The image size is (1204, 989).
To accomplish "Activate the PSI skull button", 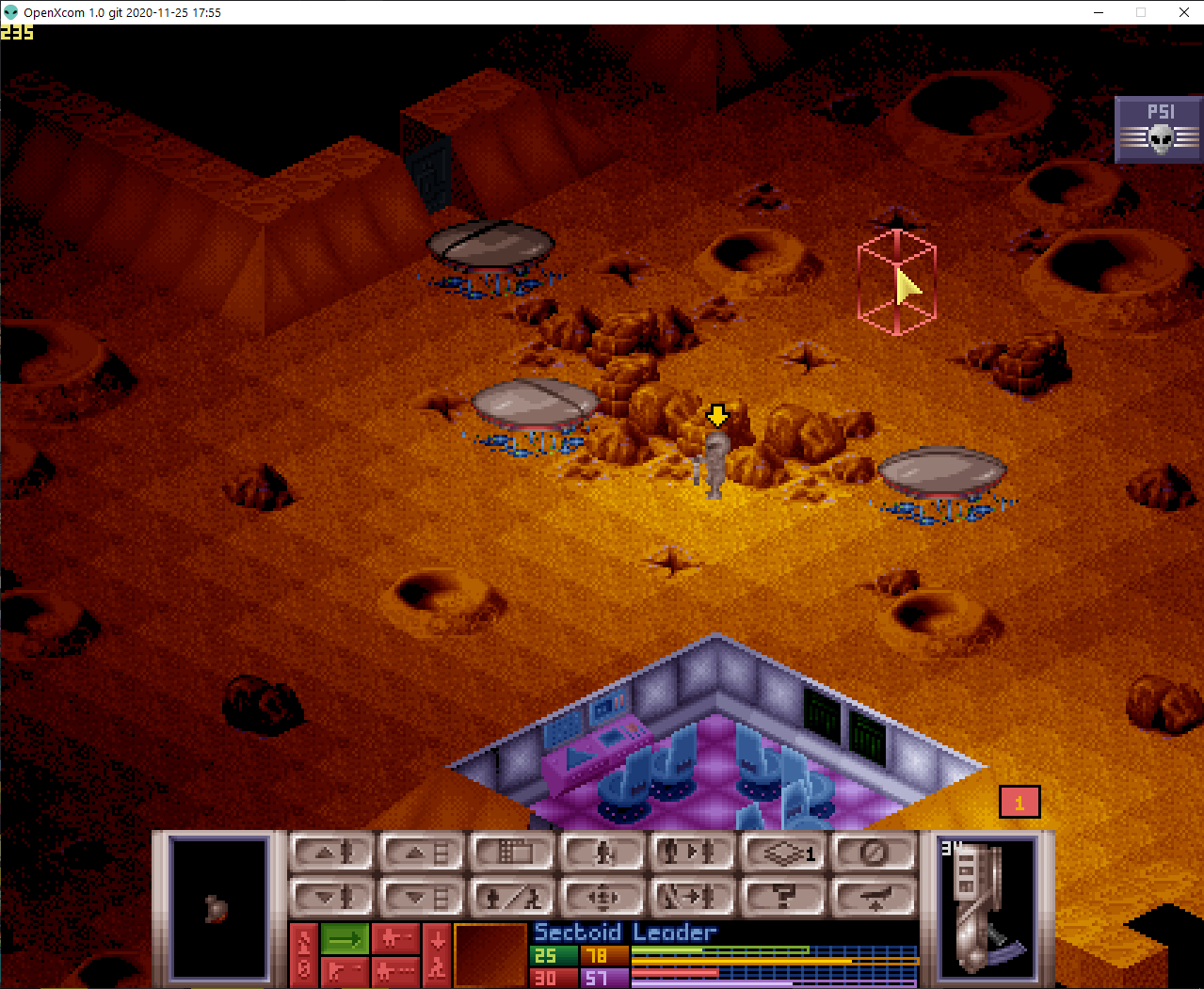I will coord(1160,129).
